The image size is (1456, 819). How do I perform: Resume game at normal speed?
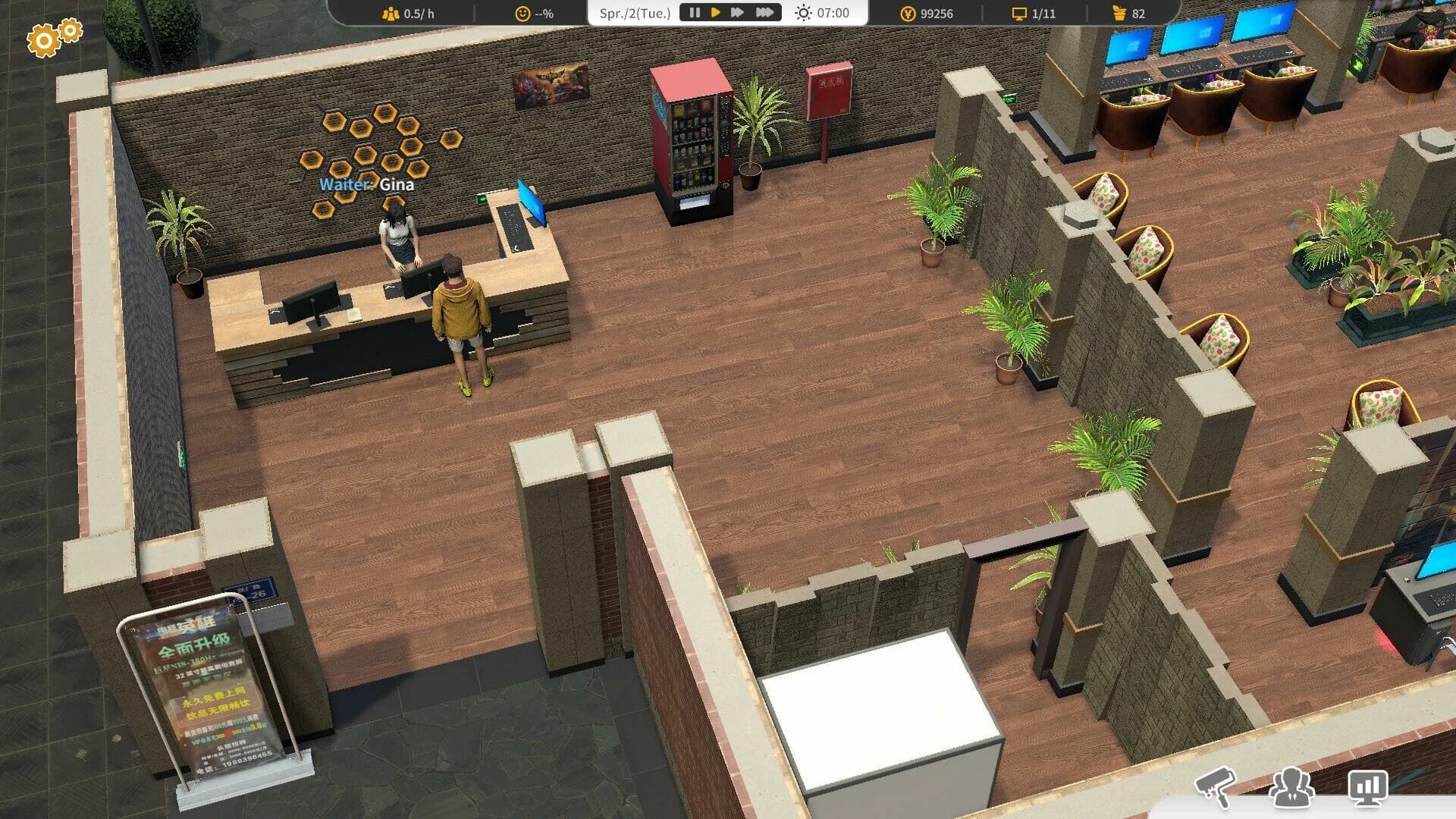[x=715, y=12]
